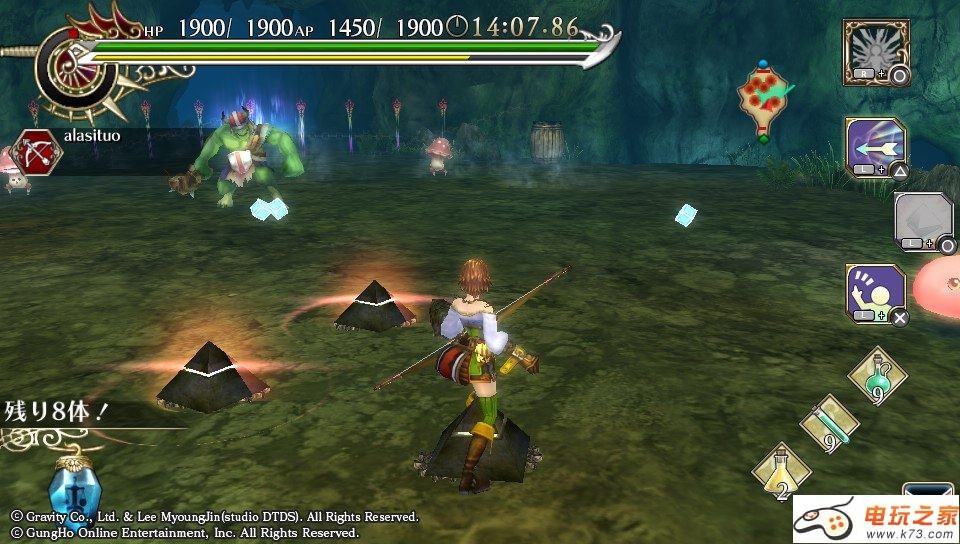
Task: Open the dungeon minimap
Action: pyautogui.click(x=765, y=100)
